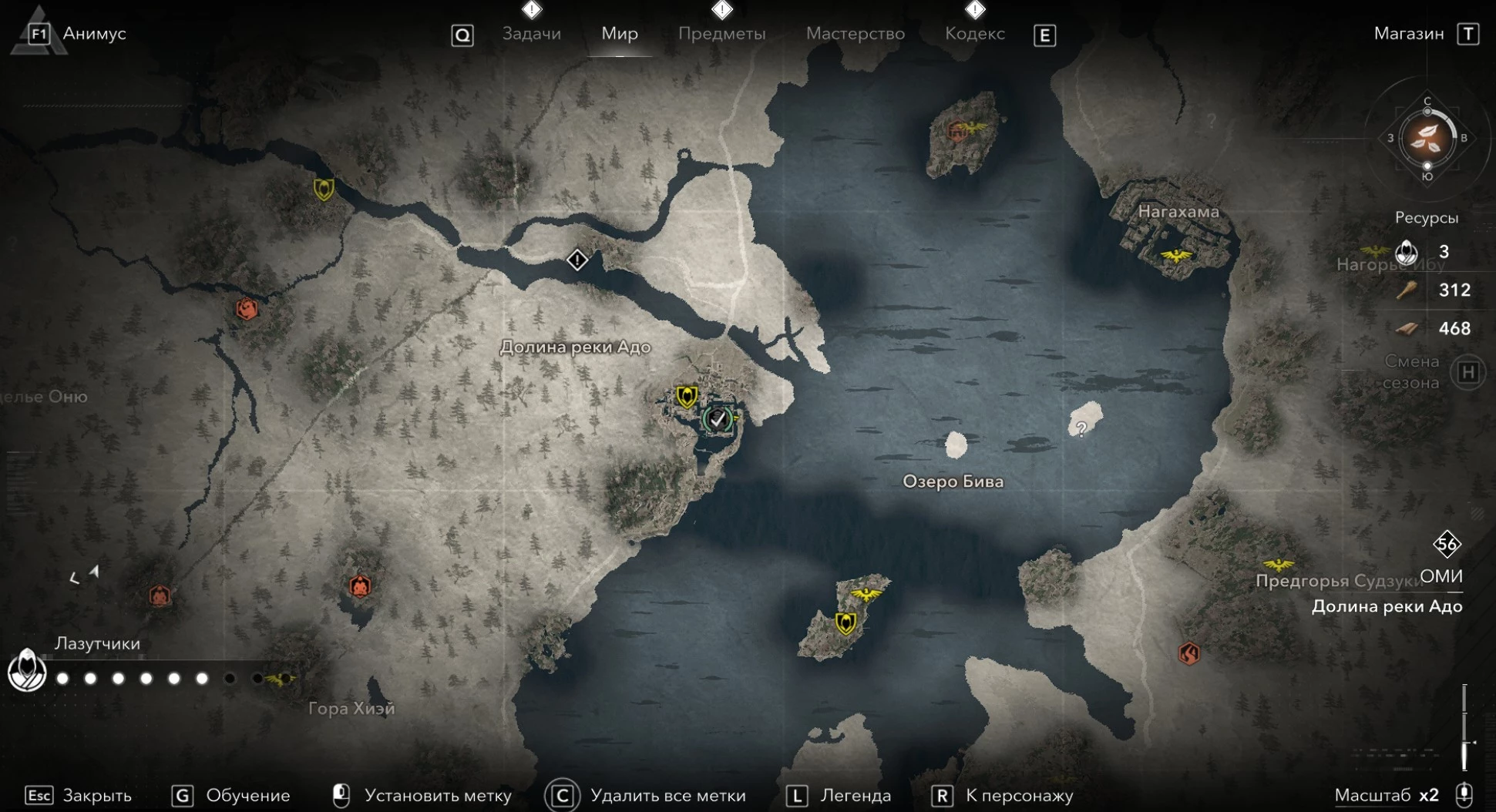
Task: Click the checkmark objective marker in the castle
Action: 718,419
